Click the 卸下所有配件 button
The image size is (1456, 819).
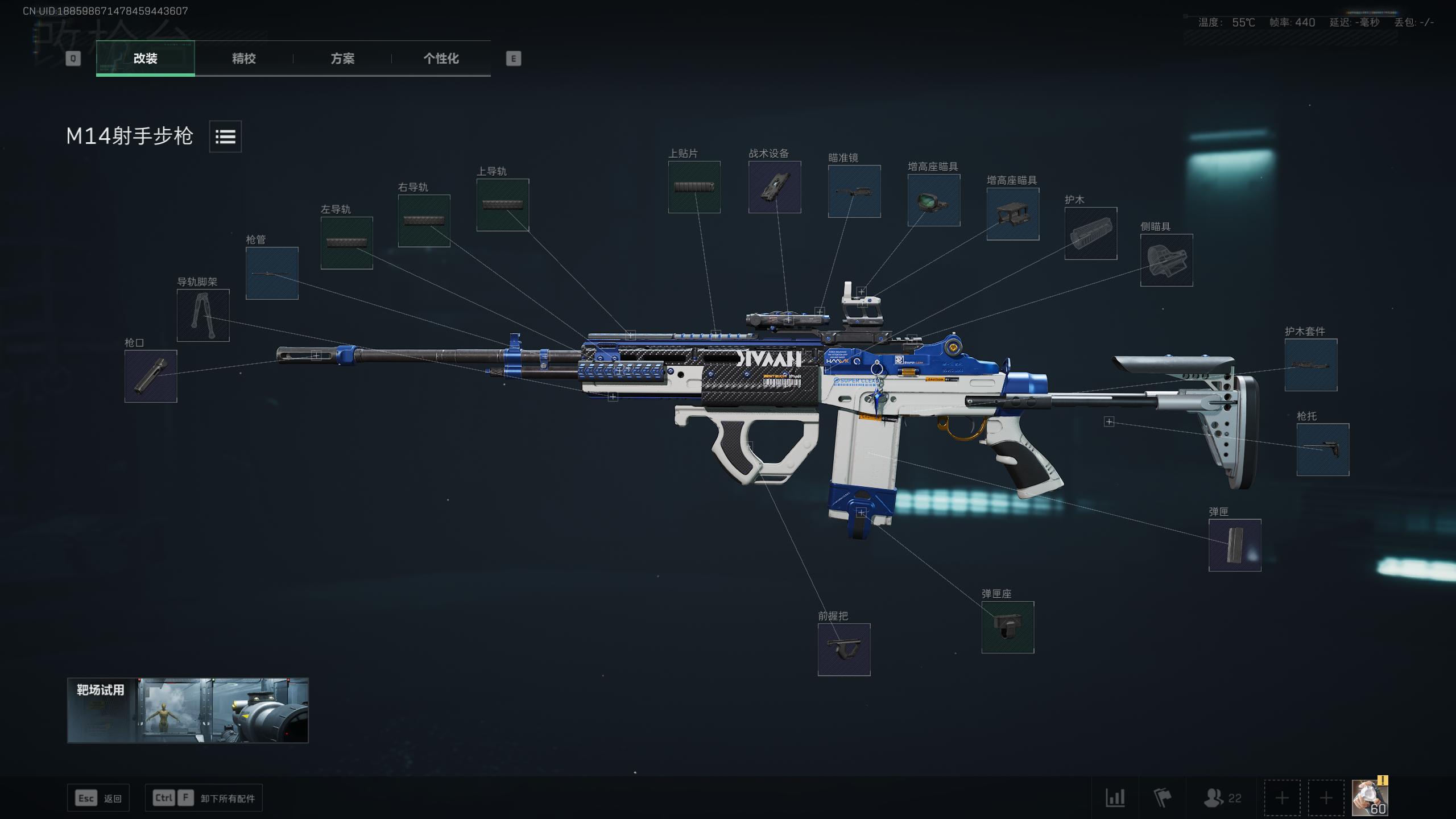203,797
